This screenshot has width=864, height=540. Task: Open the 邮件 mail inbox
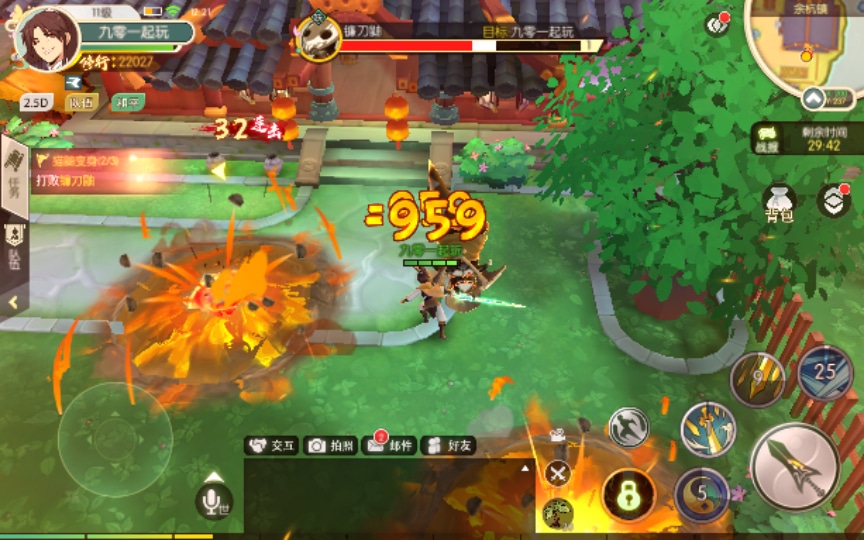tap(389, 446)
